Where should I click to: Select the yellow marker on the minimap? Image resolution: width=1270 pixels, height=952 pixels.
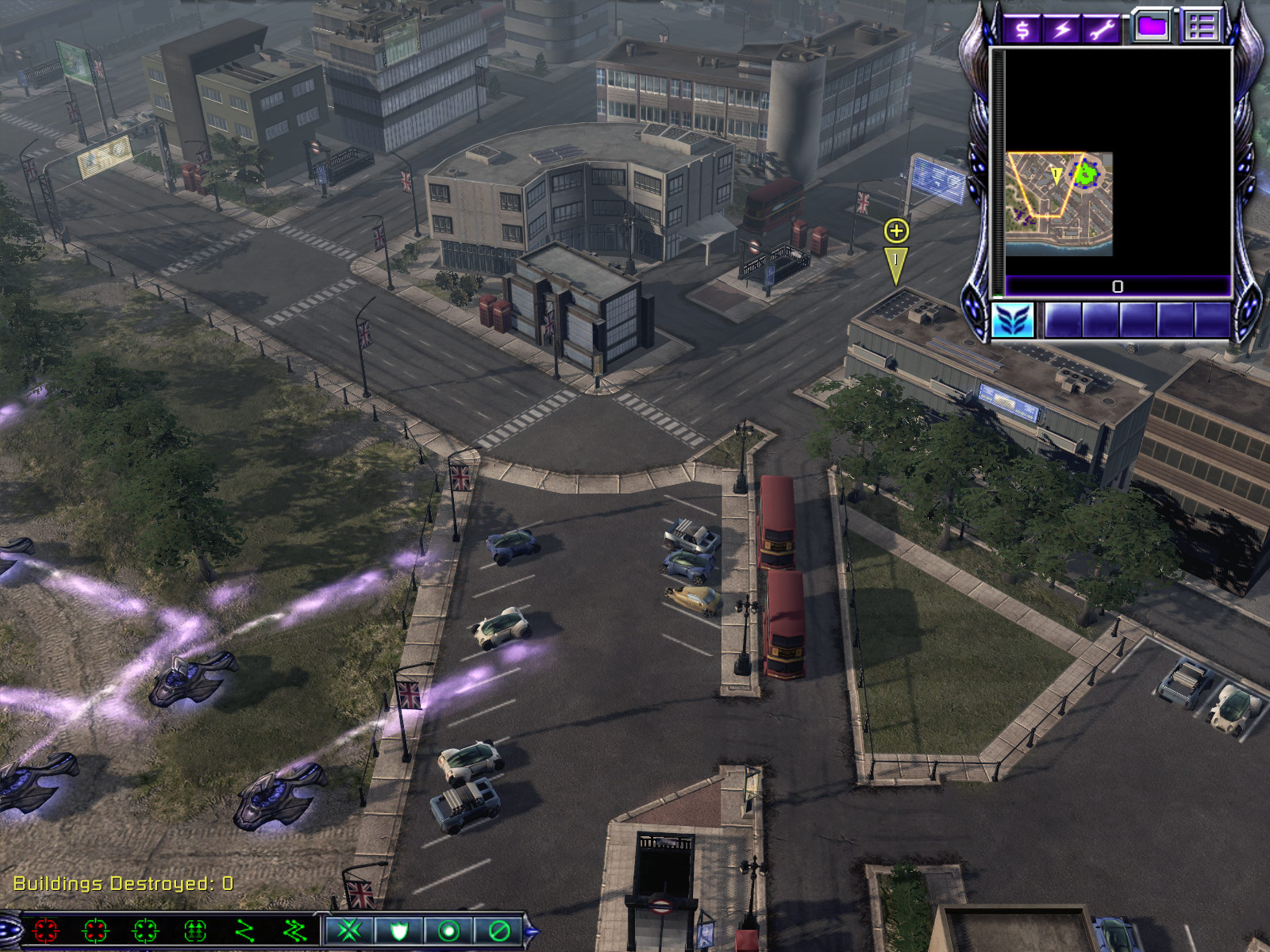click(x=1056, y=175)
